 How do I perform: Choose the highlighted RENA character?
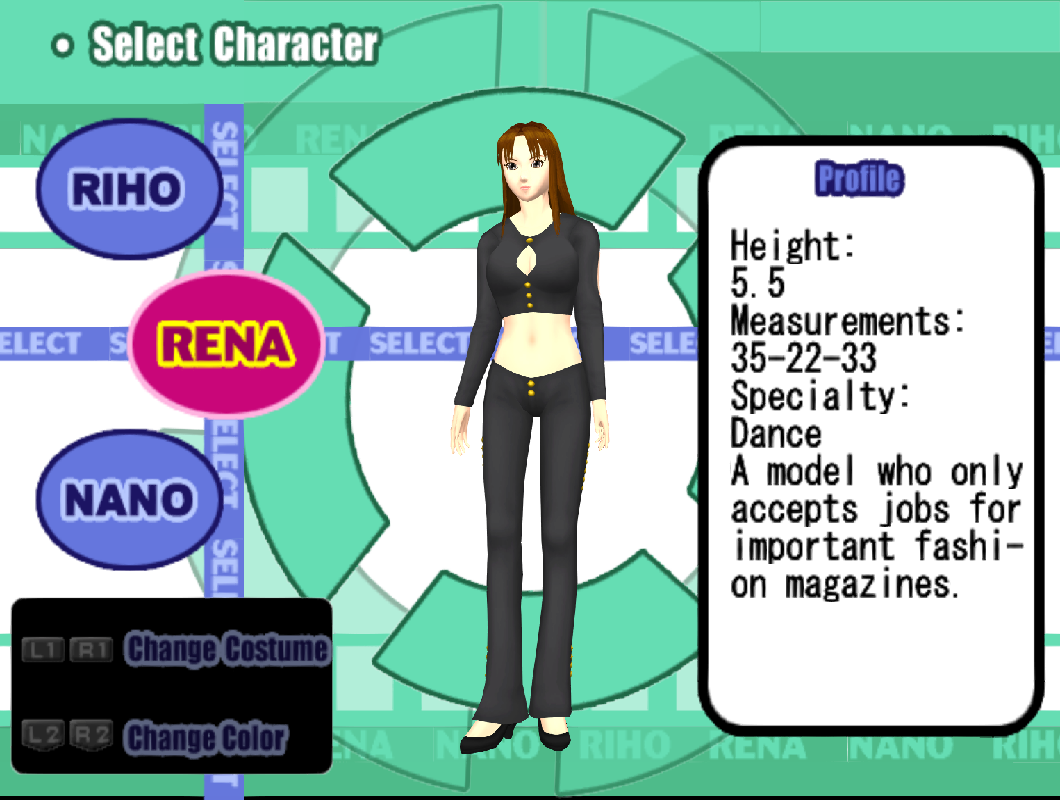(x=227, y=344)
